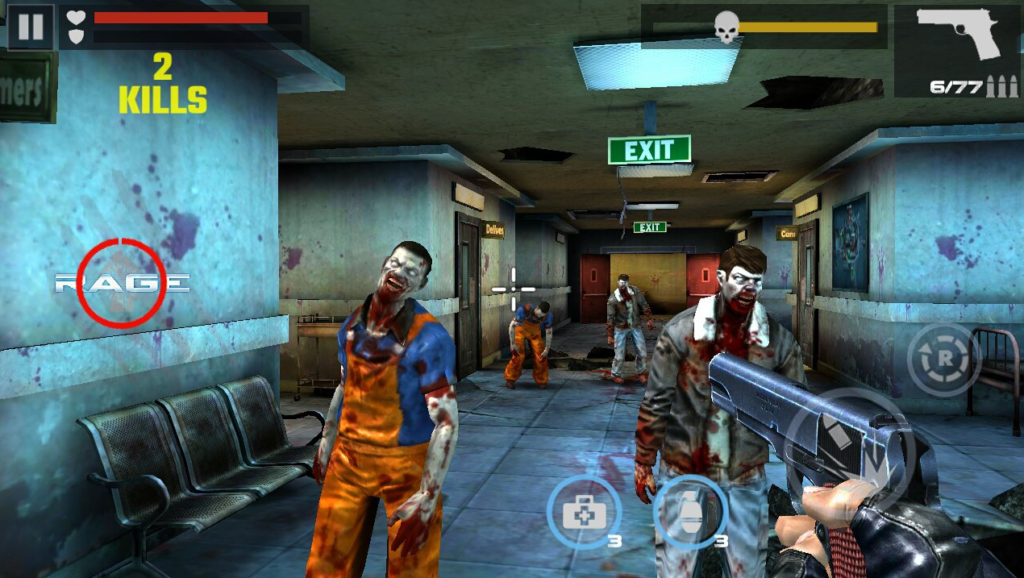Screen dimensions: 1024x578
Task: Pause the game
Action: point(30,26)
